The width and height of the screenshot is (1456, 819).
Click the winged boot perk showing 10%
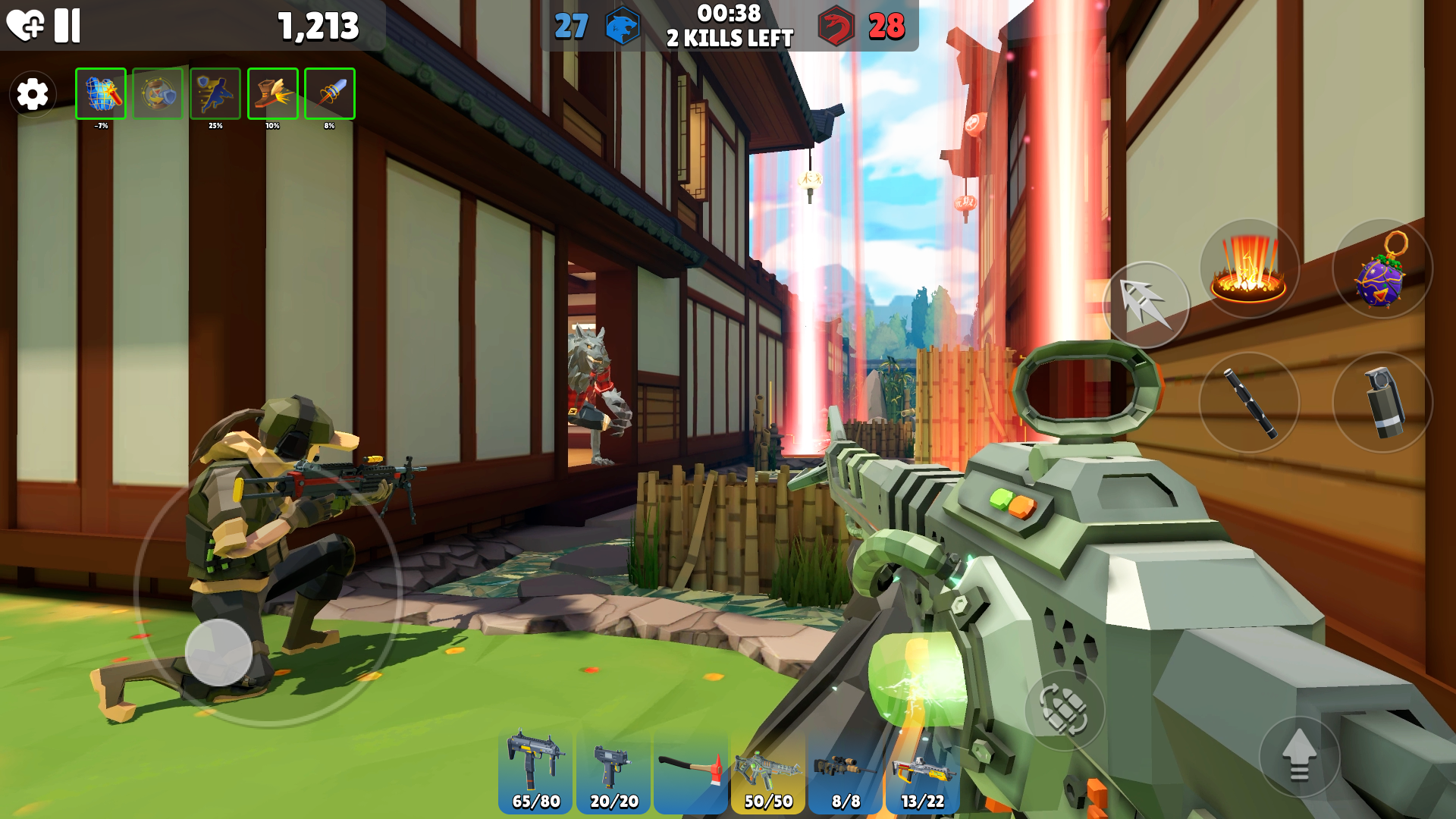click(x=272, y=93)
